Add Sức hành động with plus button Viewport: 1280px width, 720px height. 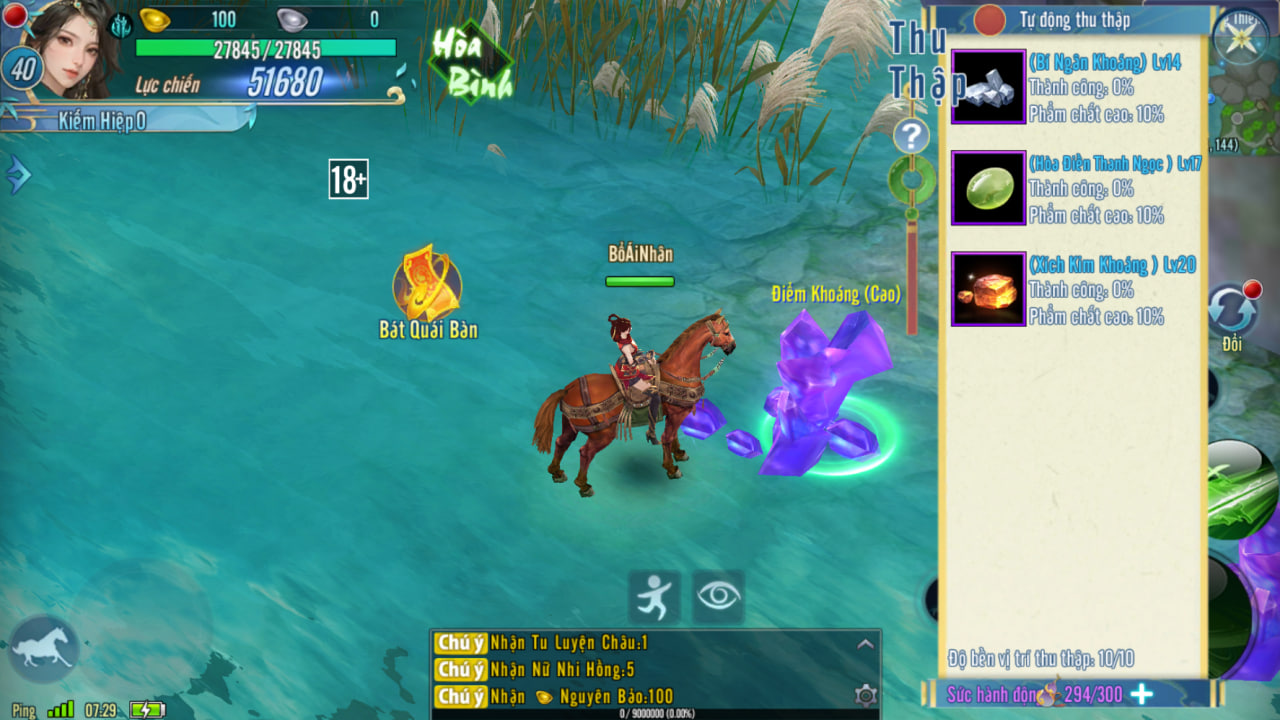(x=1141, y=694)
